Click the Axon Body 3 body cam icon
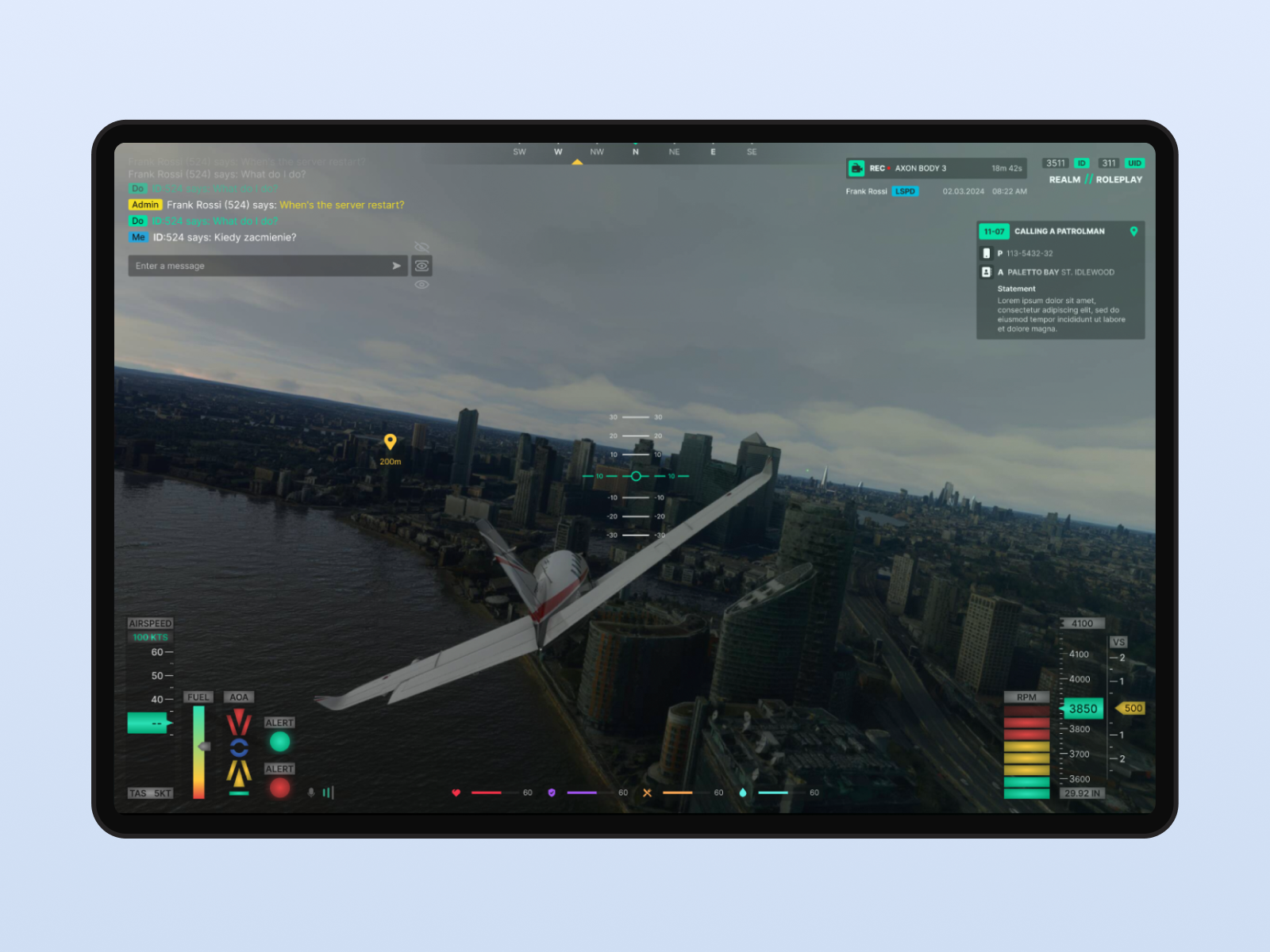Image resolution: width=1270 pixels, height=952 pixels. tap(856, 167)
